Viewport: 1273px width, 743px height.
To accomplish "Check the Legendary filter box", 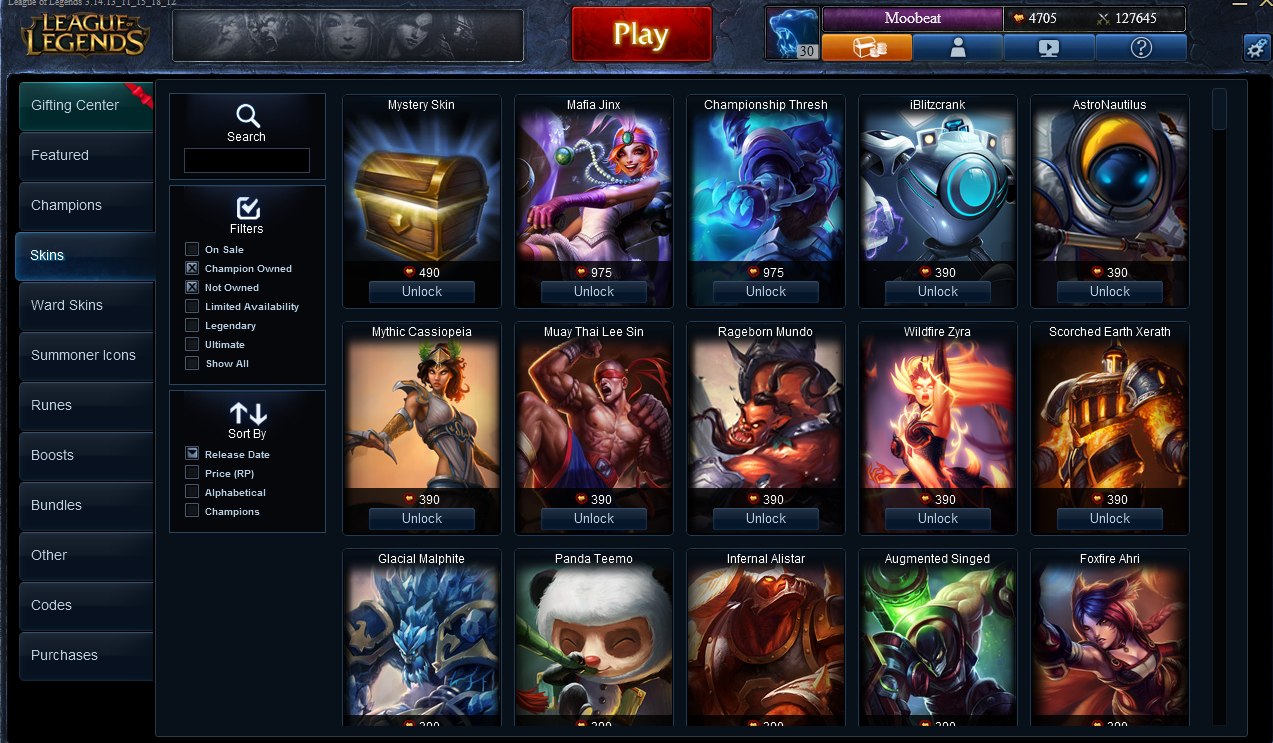I will [192, 325].
